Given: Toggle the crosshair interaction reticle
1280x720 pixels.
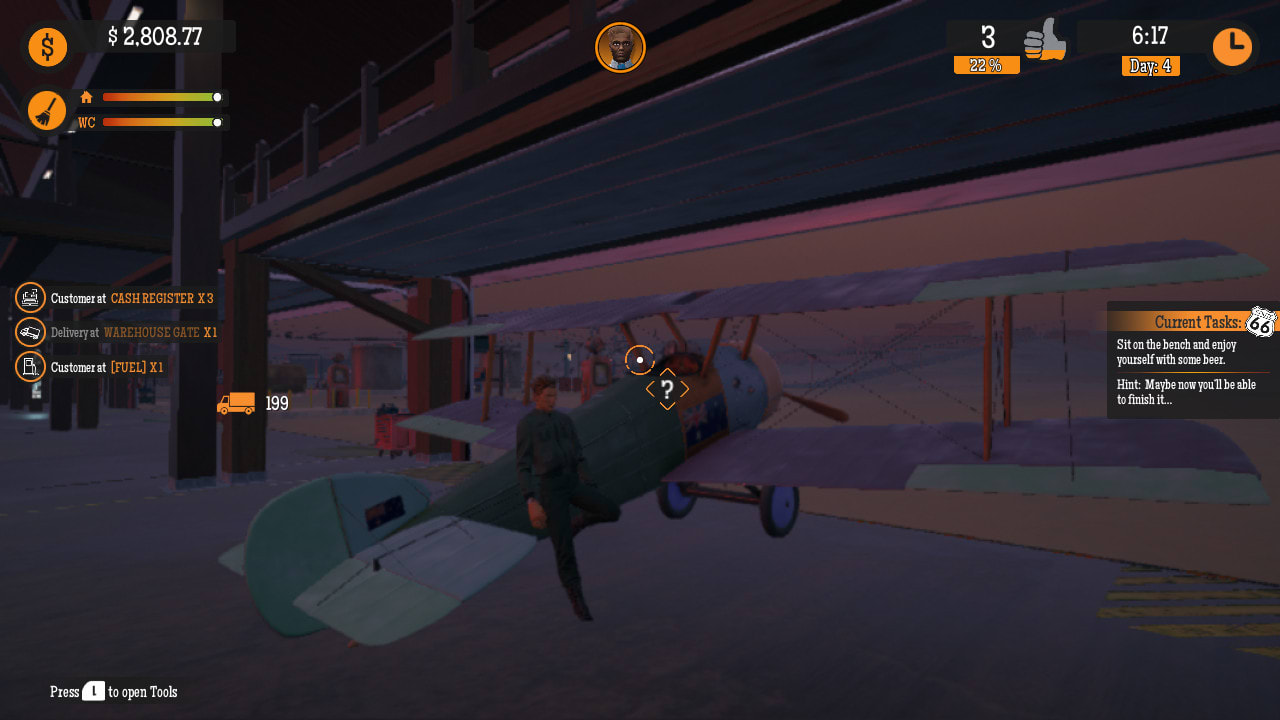Looking at the screenshot, I should (639, 361).
